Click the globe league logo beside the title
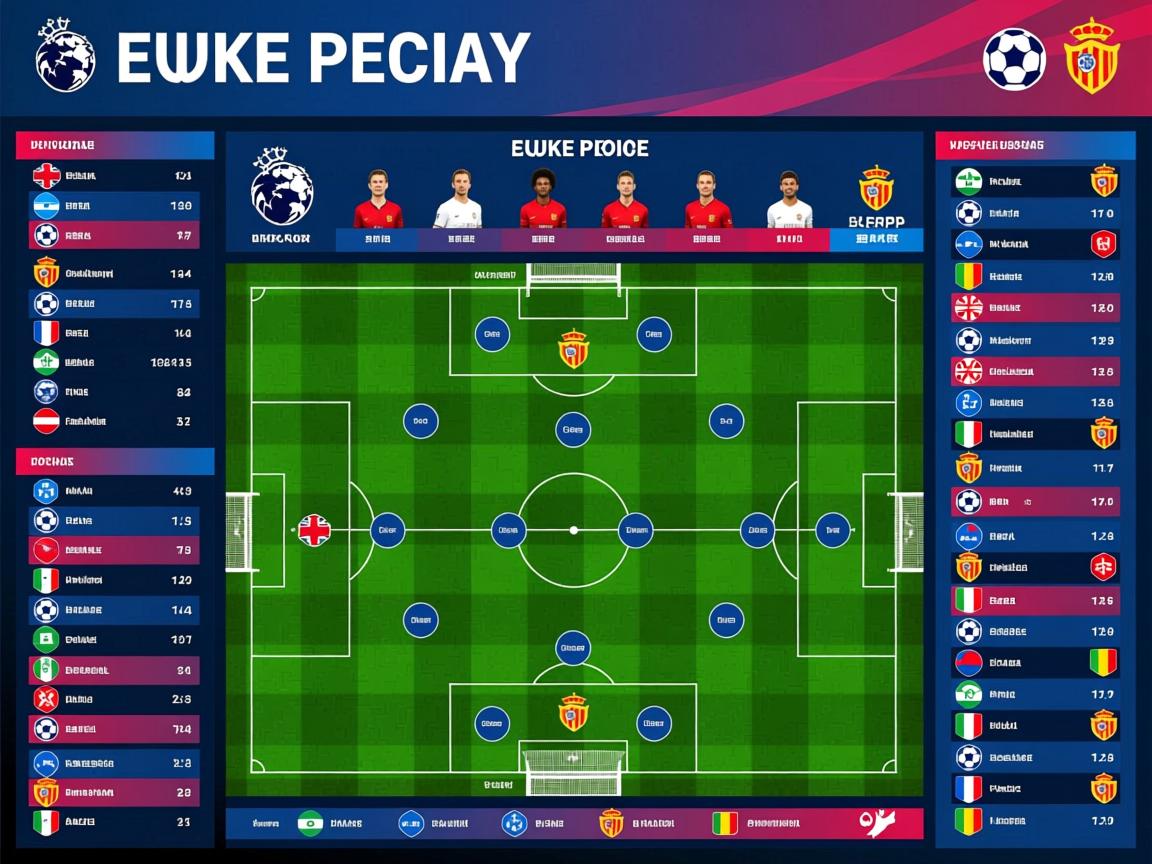The height and width of the screenshot is (864, 1152). coord(65,55)
